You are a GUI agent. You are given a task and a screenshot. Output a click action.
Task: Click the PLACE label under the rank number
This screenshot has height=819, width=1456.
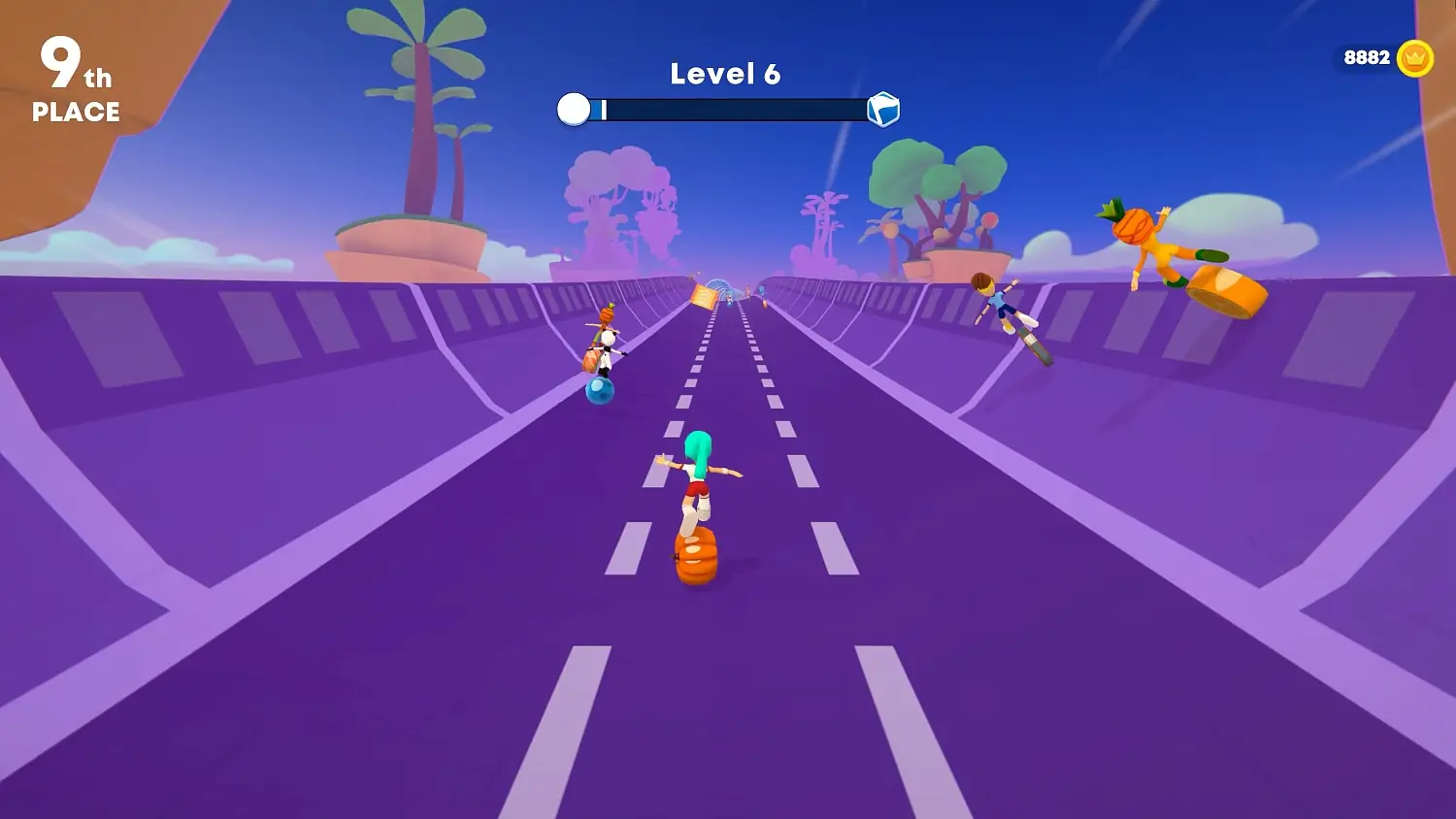75,114
